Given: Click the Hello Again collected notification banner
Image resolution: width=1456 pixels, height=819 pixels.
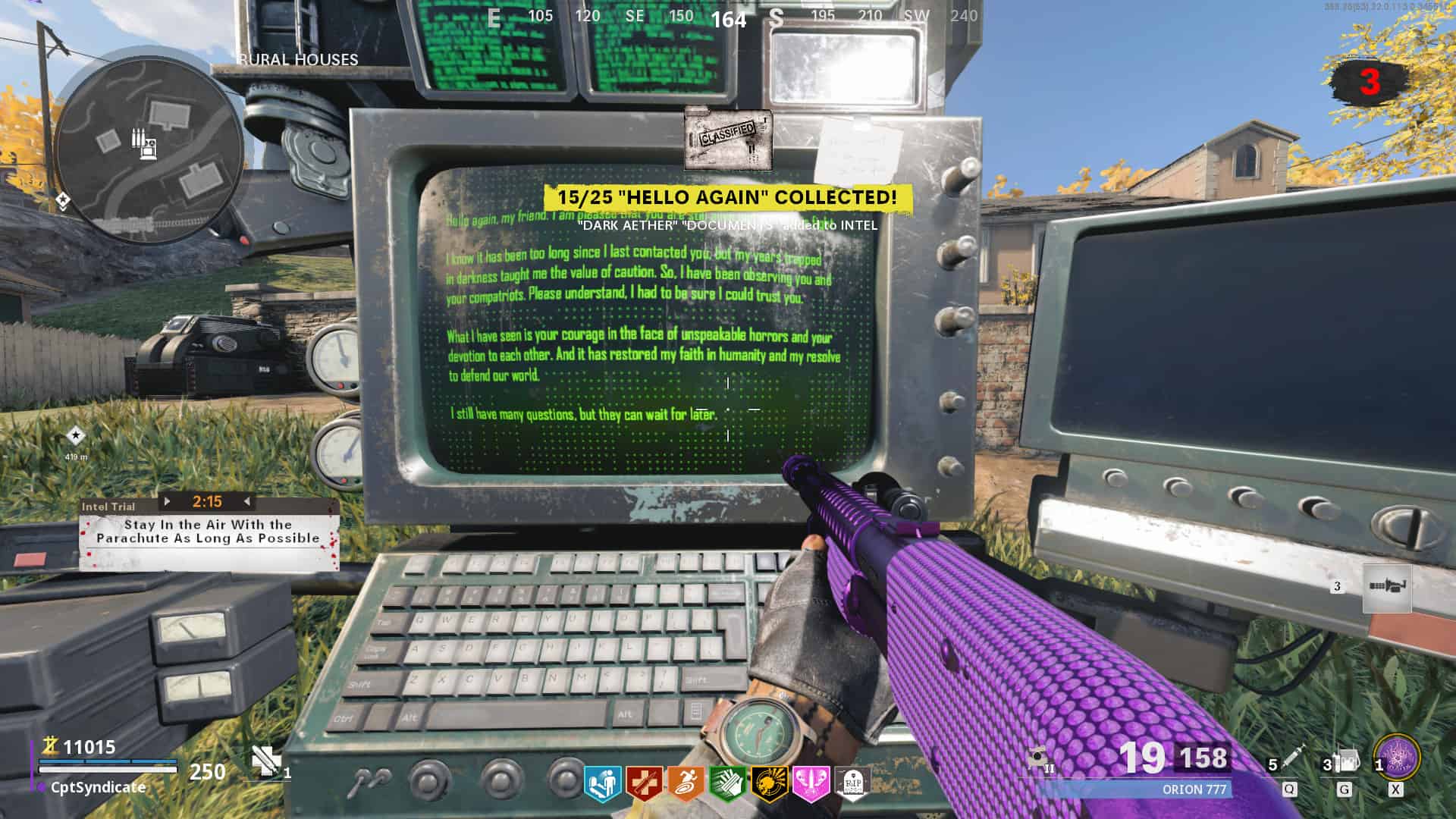Looking at the screenshot, I should click(x=727, y=197).
